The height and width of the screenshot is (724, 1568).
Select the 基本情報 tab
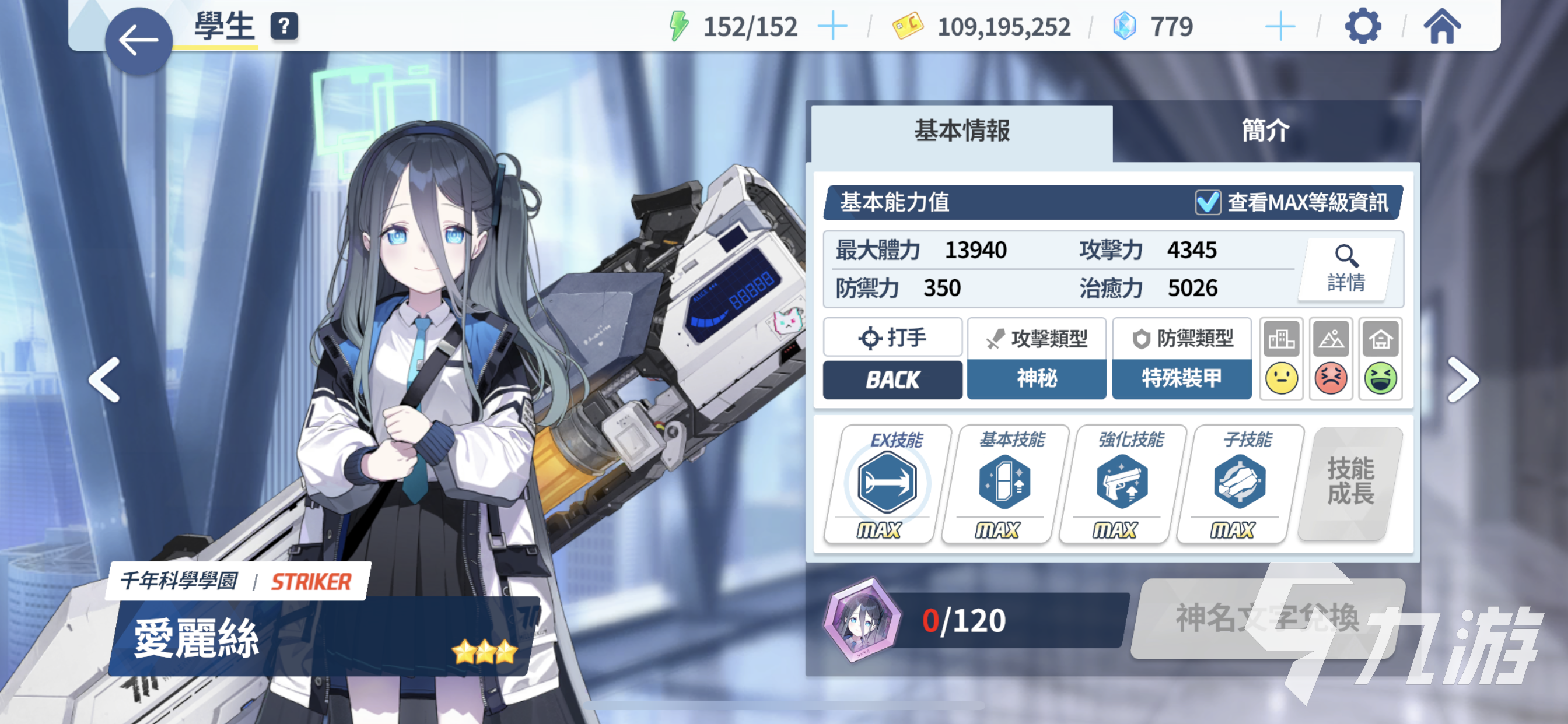(961, 131)
